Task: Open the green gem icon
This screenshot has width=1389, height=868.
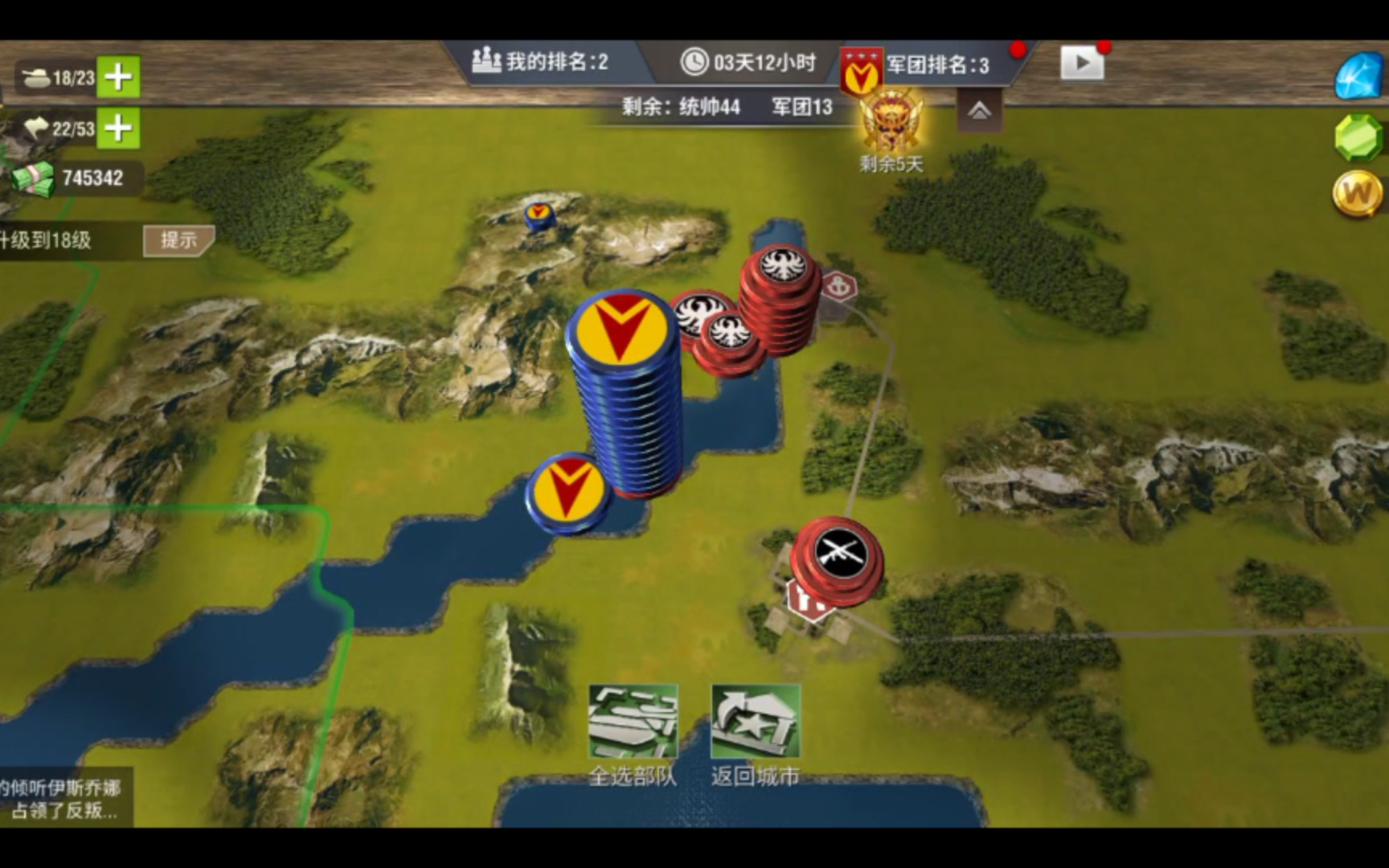Action: [1358, 137]
